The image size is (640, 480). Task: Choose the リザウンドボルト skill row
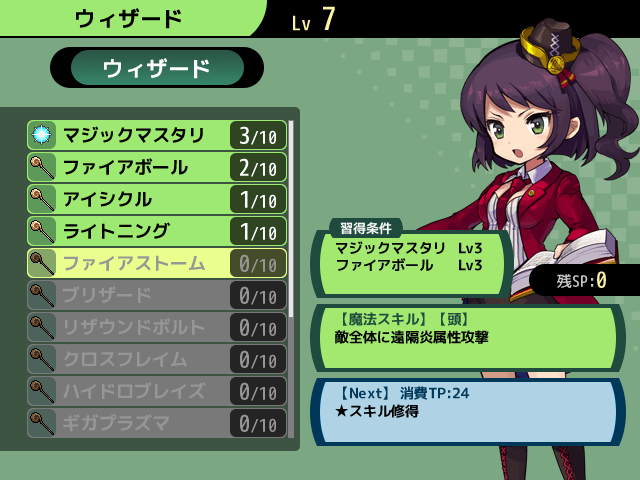[157, 327]
